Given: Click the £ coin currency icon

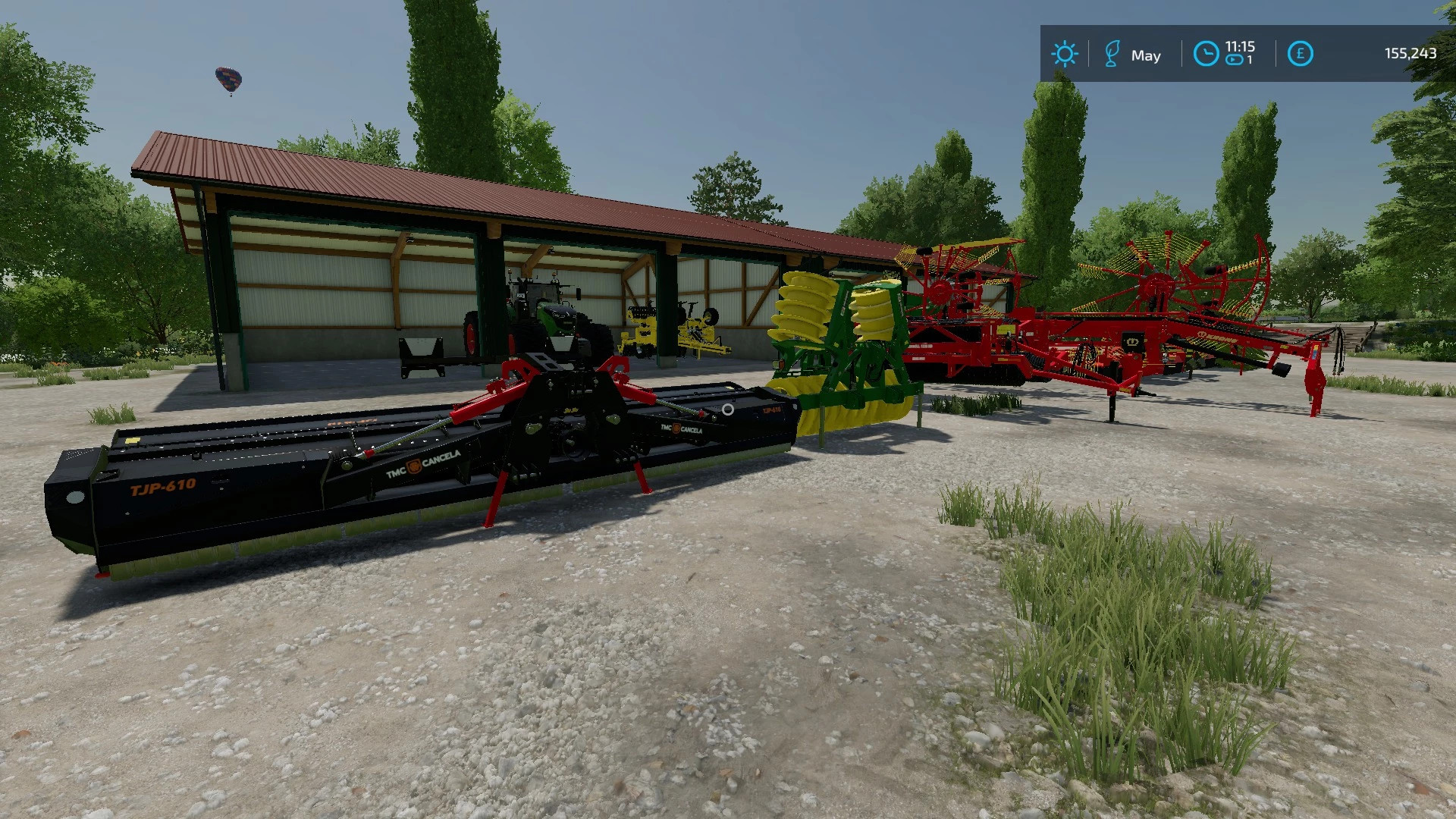Looking at the screenshot, I should pos(1299,53).
